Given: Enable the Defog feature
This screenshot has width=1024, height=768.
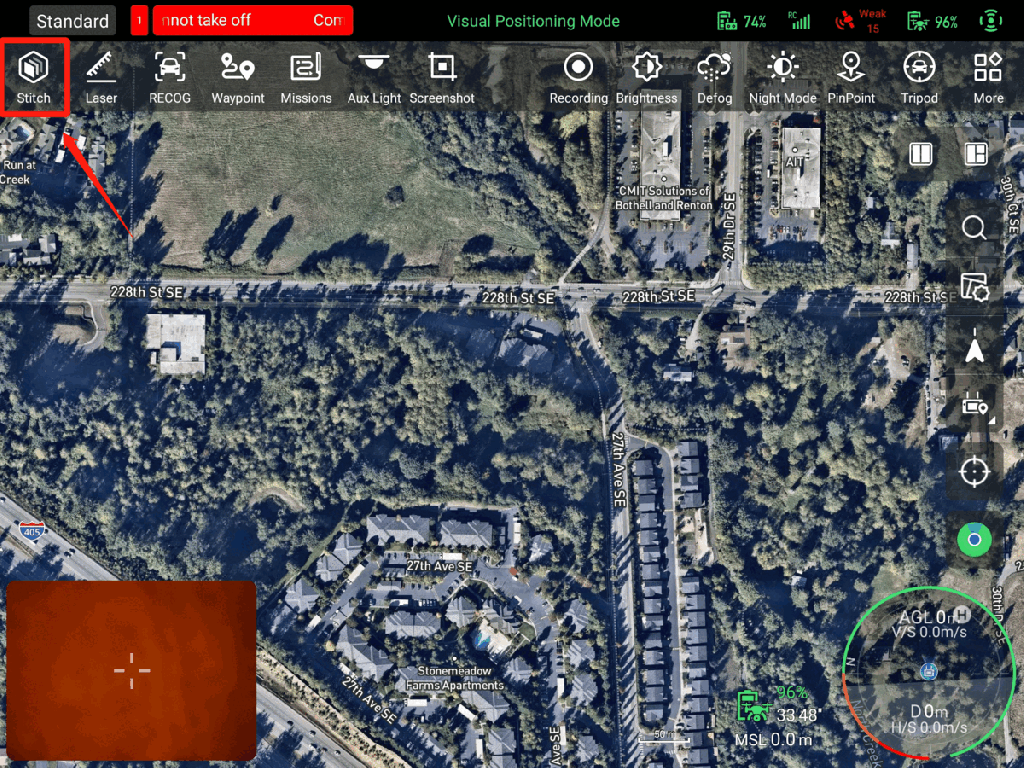Looking at the screenshot, I should [714, 76].
